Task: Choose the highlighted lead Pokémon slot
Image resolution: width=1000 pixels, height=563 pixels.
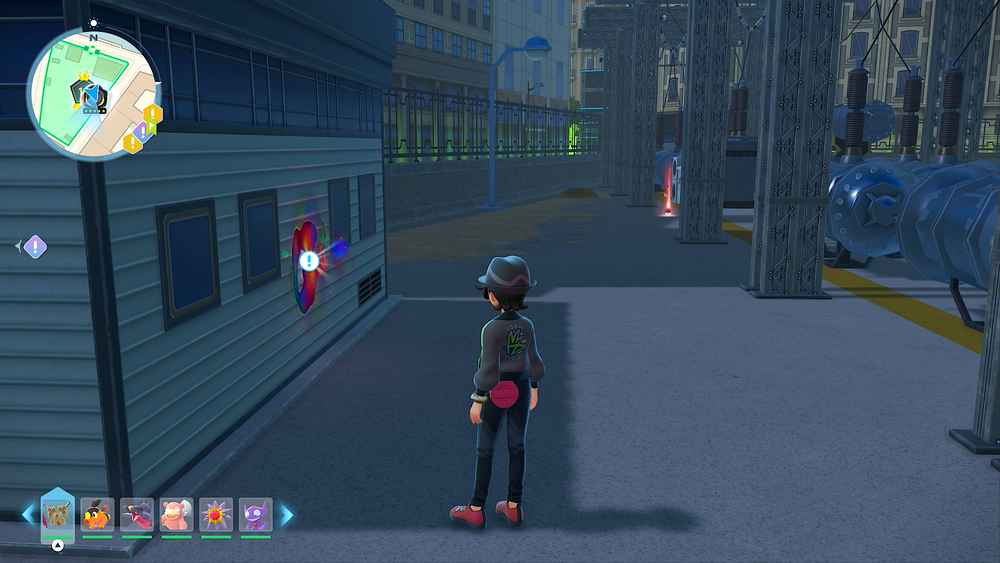Action: [57, 514]
